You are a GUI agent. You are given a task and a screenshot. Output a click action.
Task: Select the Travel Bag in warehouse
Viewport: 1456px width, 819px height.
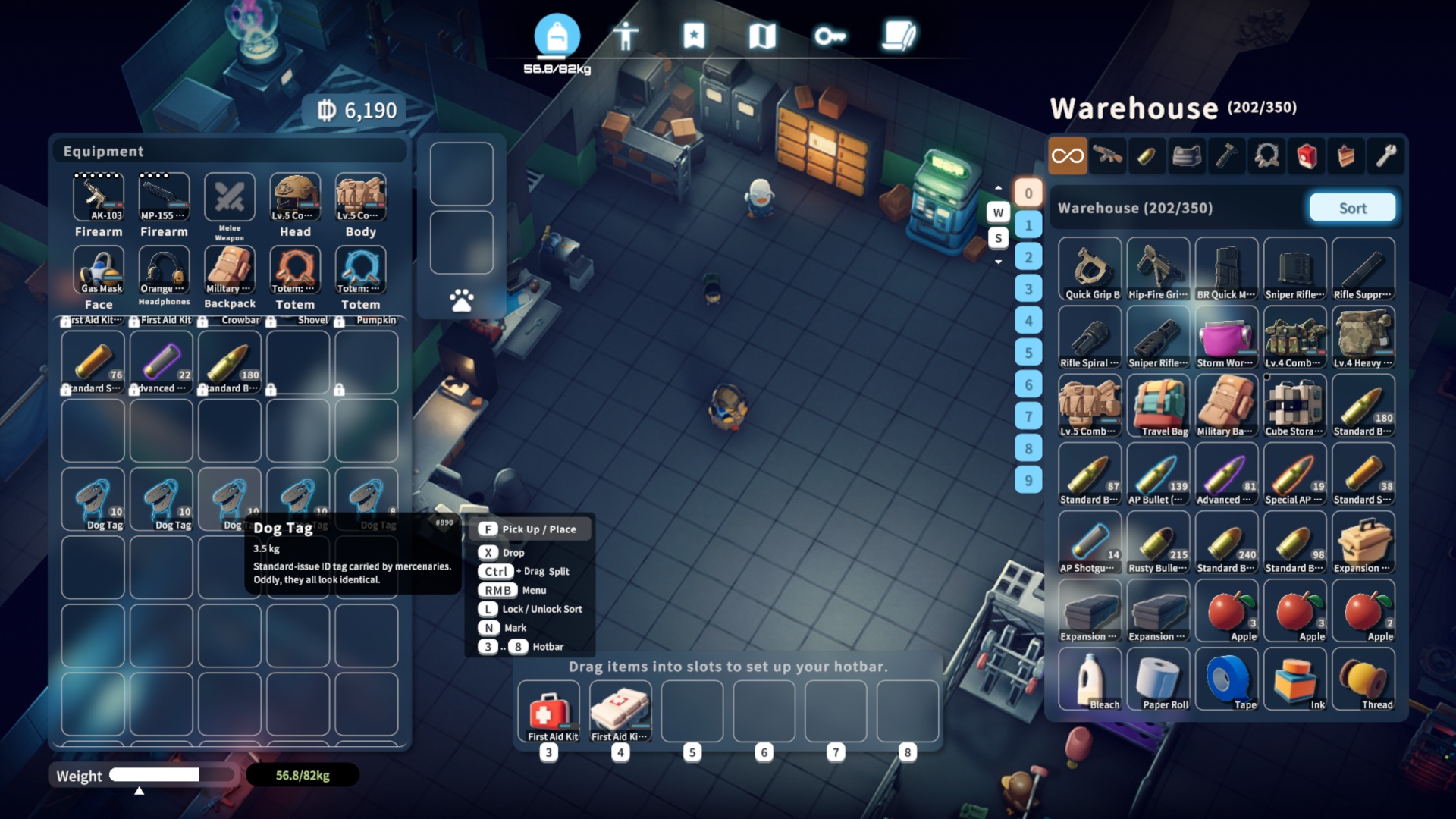coord(1158,406)
